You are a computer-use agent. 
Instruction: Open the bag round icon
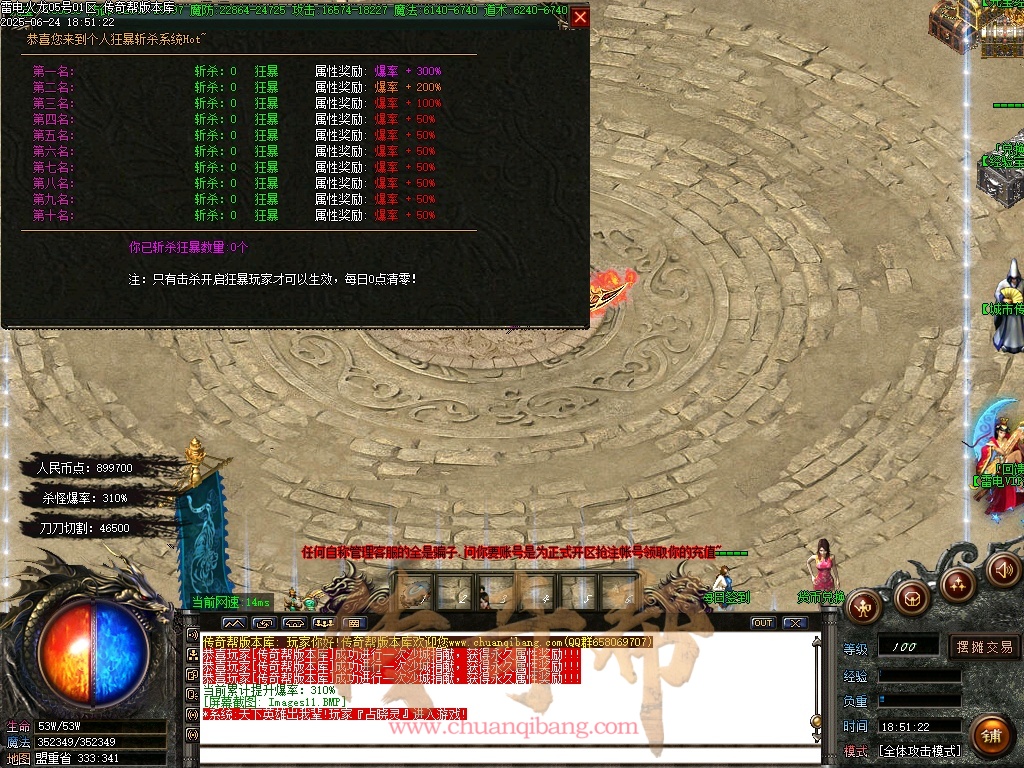tap(911, 598)
